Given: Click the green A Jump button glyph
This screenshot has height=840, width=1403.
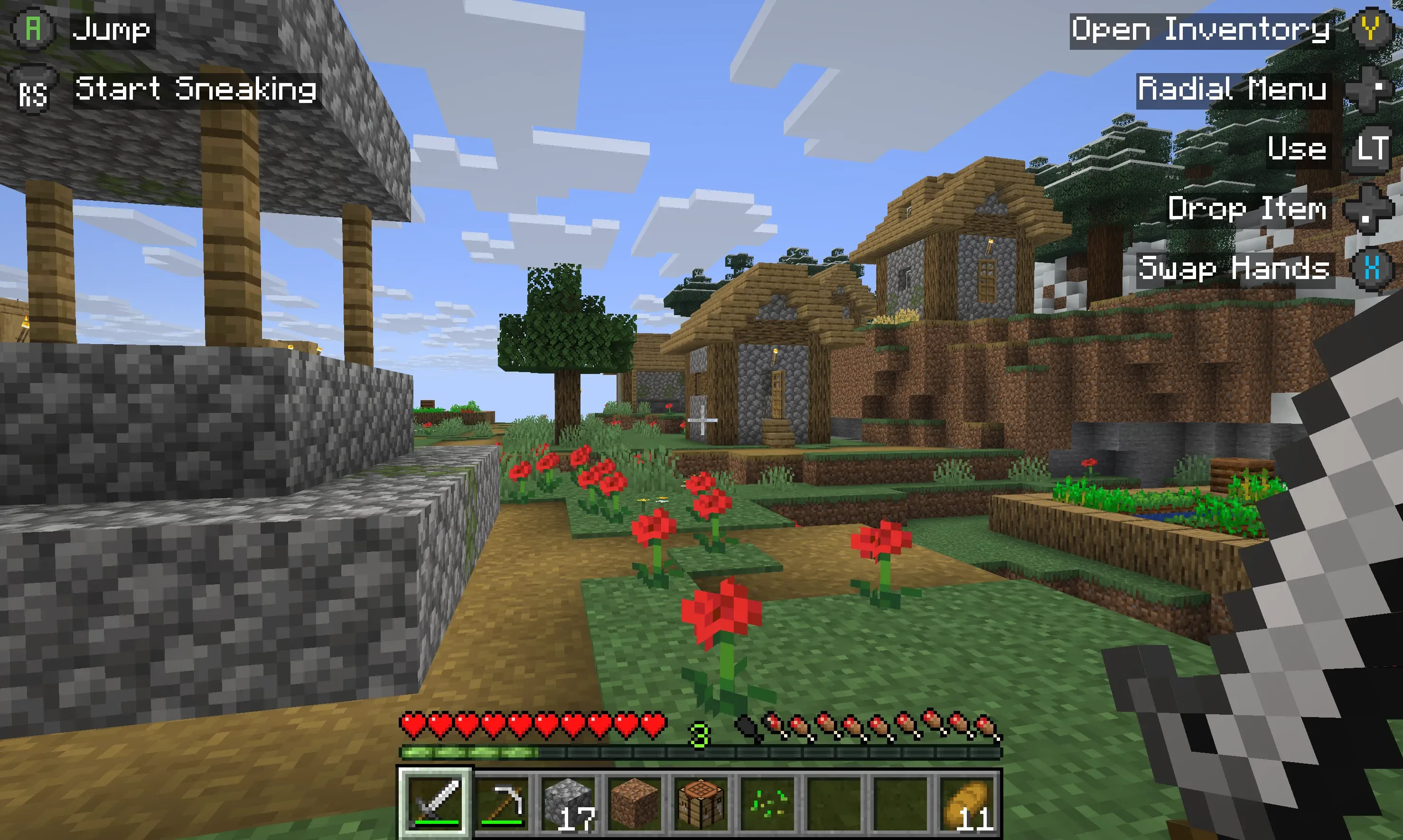Looking at the screenshot, I should (x=34, y=27).
